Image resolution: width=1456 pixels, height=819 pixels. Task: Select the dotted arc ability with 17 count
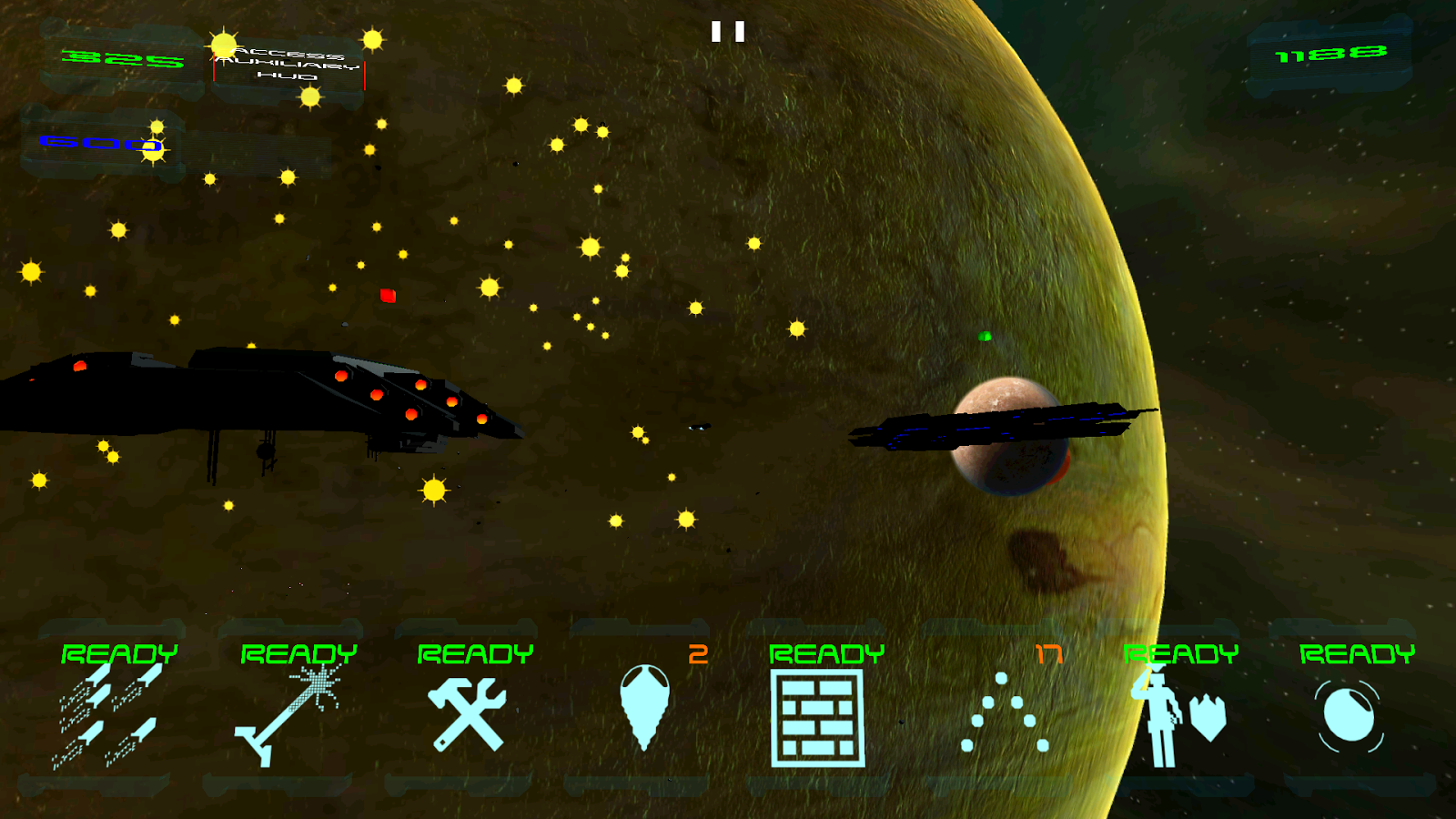coord(1005,714)
